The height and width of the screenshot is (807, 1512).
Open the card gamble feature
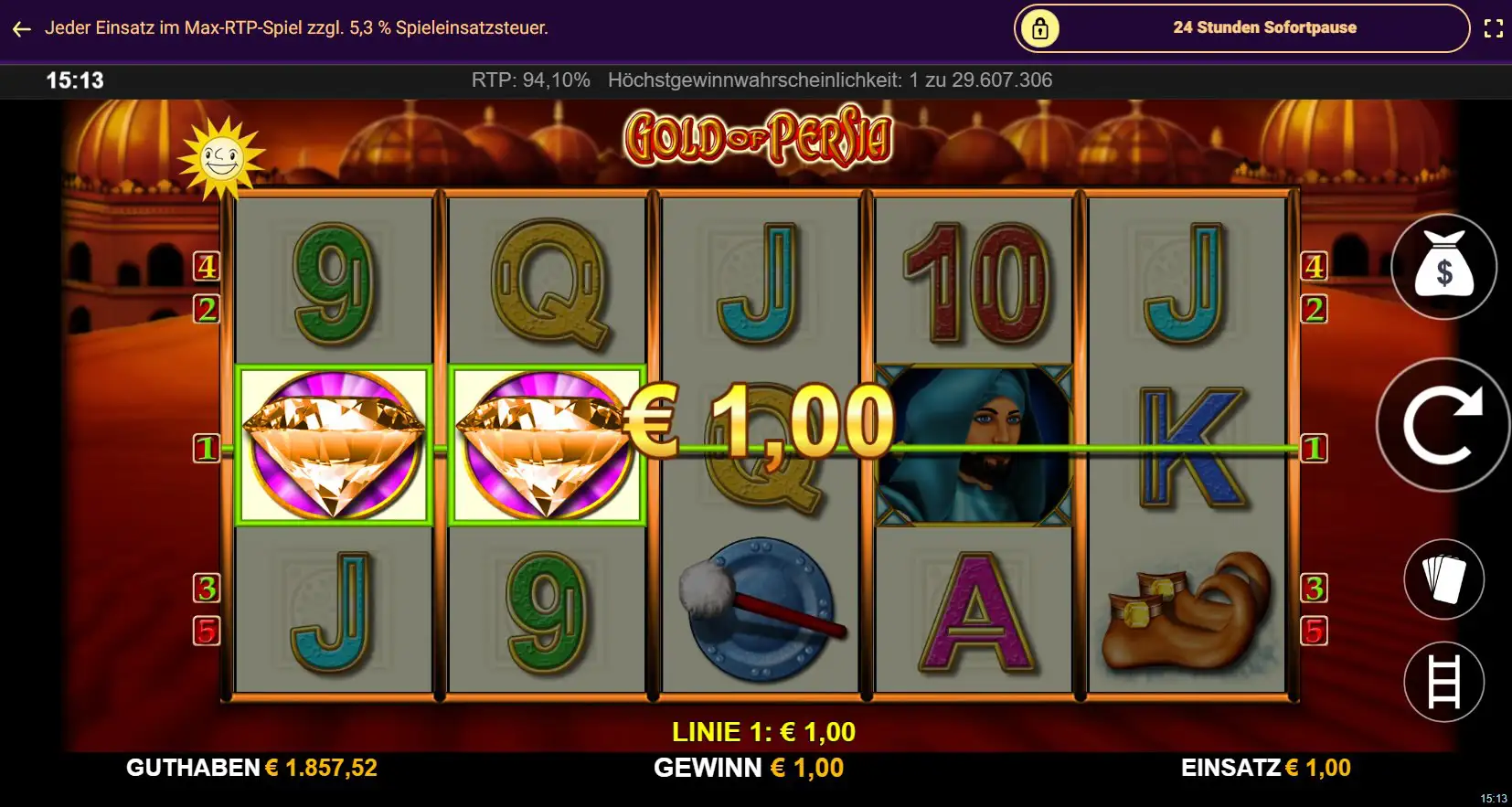1446,580
